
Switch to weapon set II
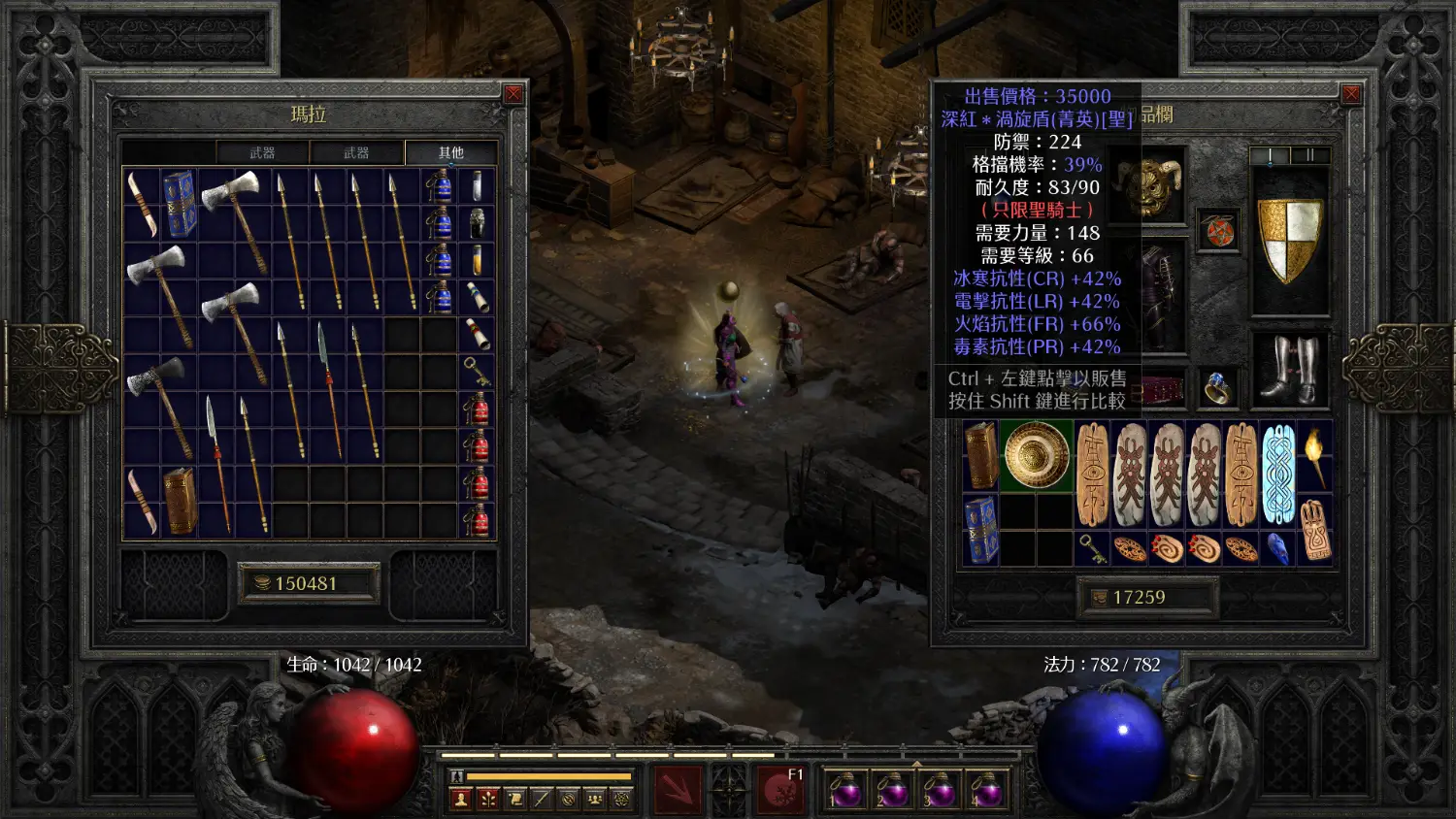click(1309, 155)
